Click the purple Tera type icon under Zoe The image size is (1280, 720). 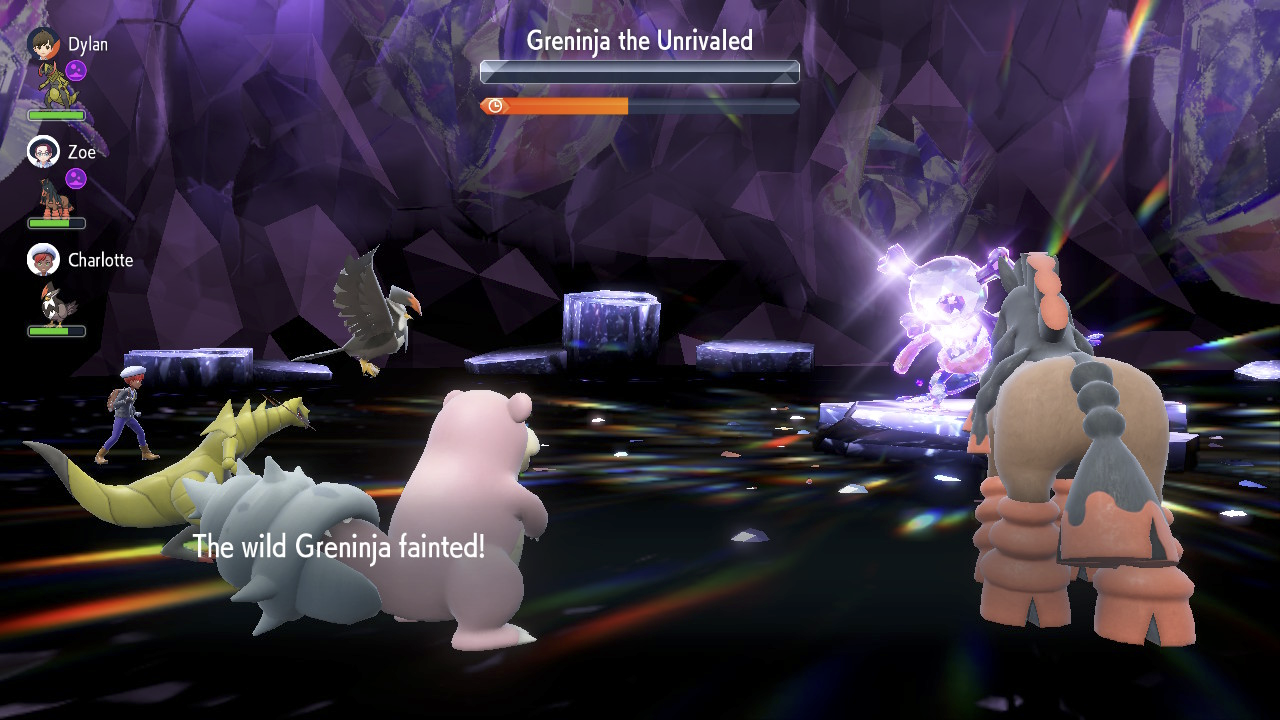click(x=76, y=178)
